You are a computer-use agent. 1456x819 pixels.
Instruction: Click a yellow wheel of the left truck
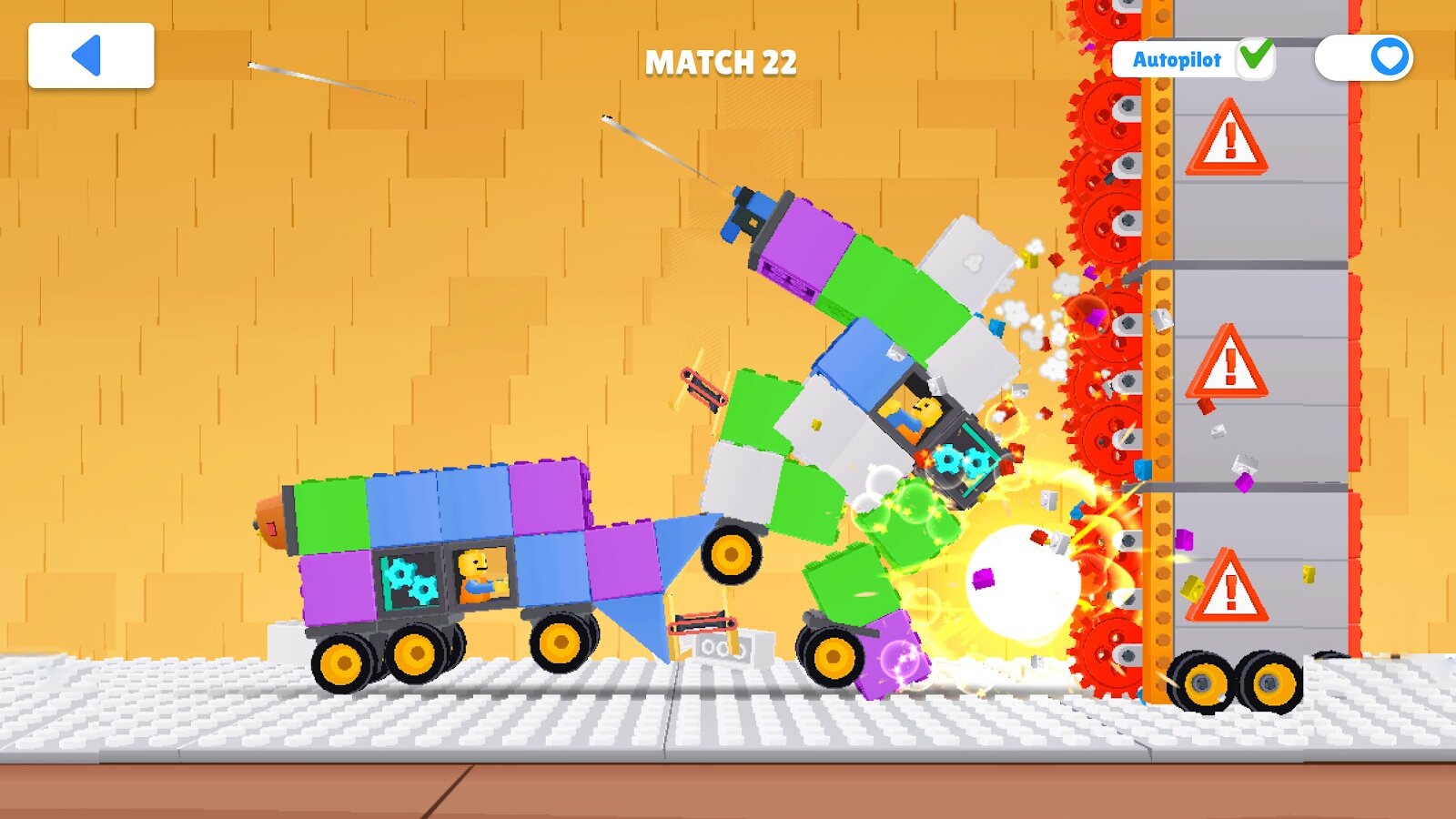tap(347, 662)
